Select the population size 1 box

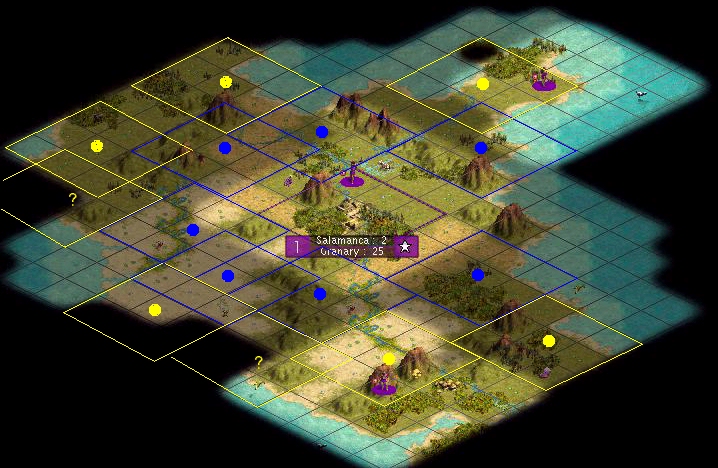[297, 246]
